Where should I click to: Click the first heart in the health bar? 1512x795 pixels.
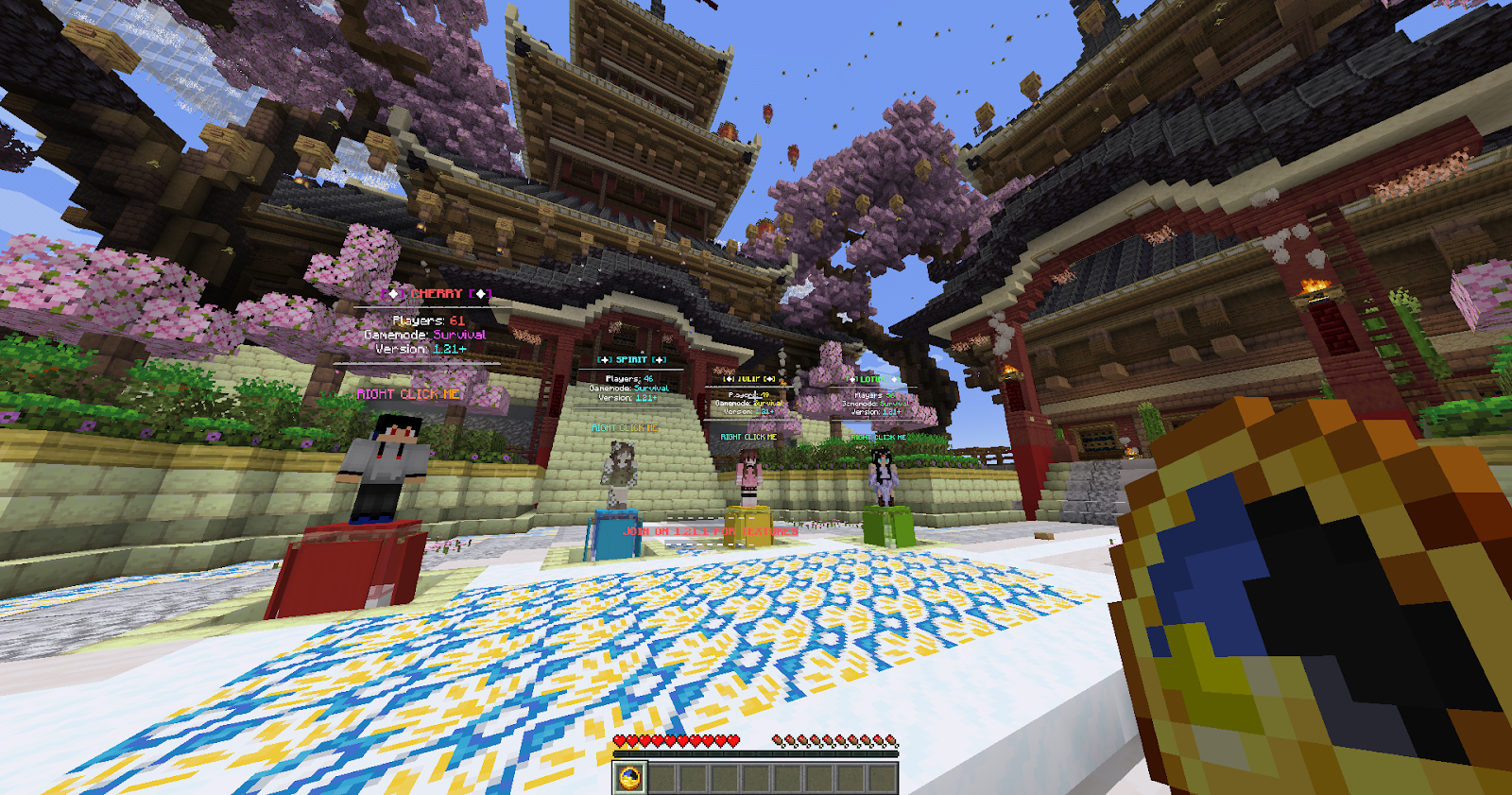tap(621, 742)
